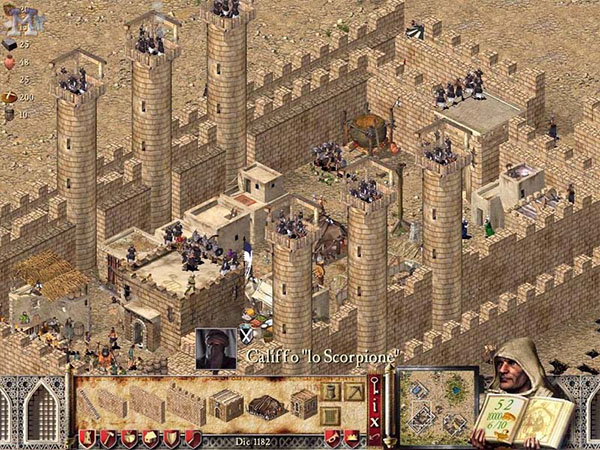Choose the low stone wall piece
The image size is (600, 450).
(111, 403)
